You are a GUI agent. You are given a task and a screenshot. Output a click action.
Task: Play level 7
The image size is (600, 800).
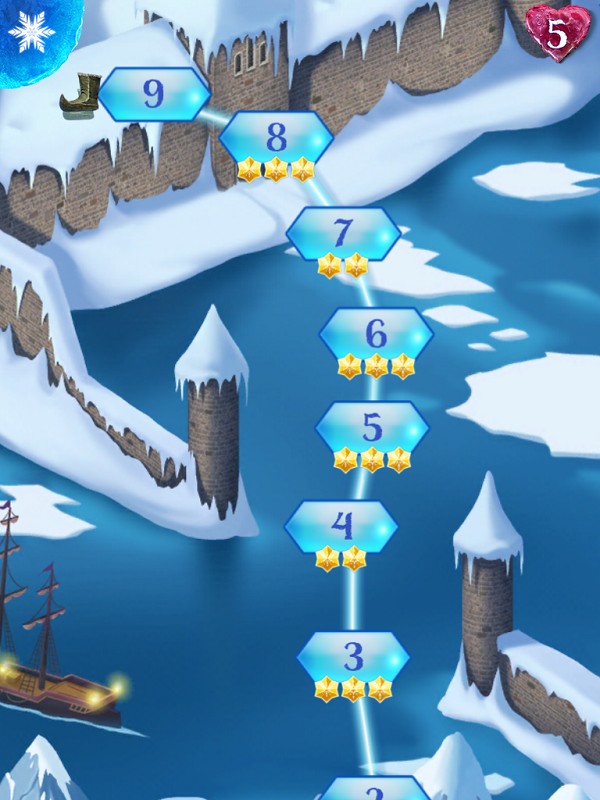(x=343, y=233)
